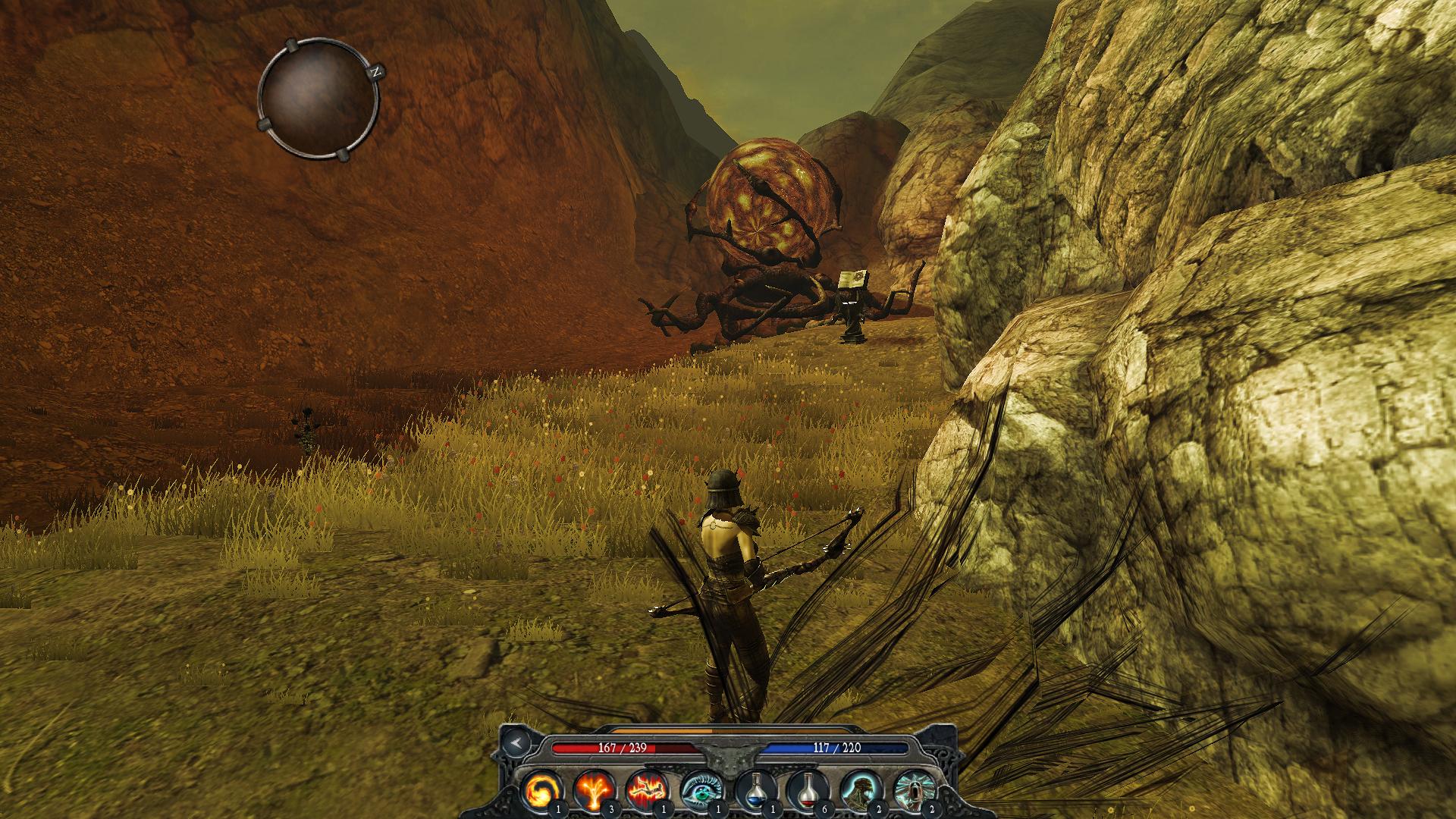Summon the hunched creature ability
The image size is (1456, 819).
(x=859, y=789)
